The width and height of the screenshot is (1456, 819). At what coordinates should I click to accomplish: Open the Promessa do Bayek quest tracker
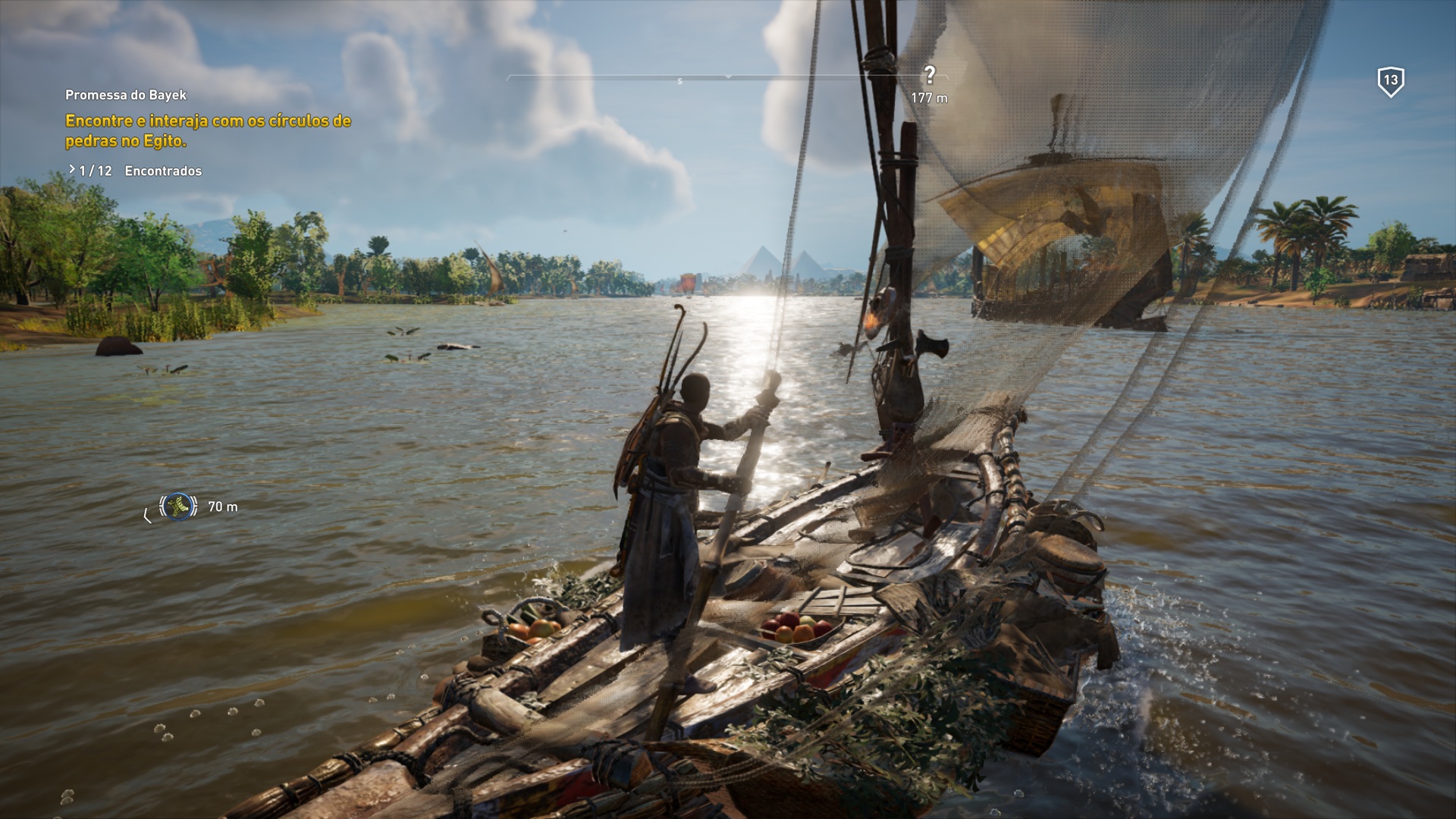tap(126, 95)
